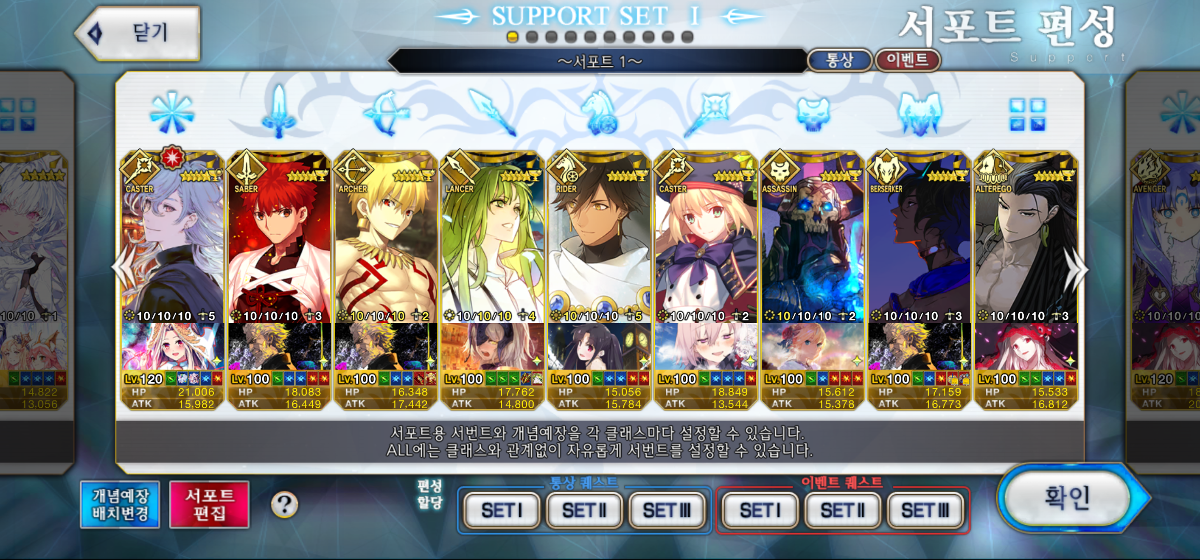Go to previous set with left arrow
1200x560 pixels.
[121, 268]
